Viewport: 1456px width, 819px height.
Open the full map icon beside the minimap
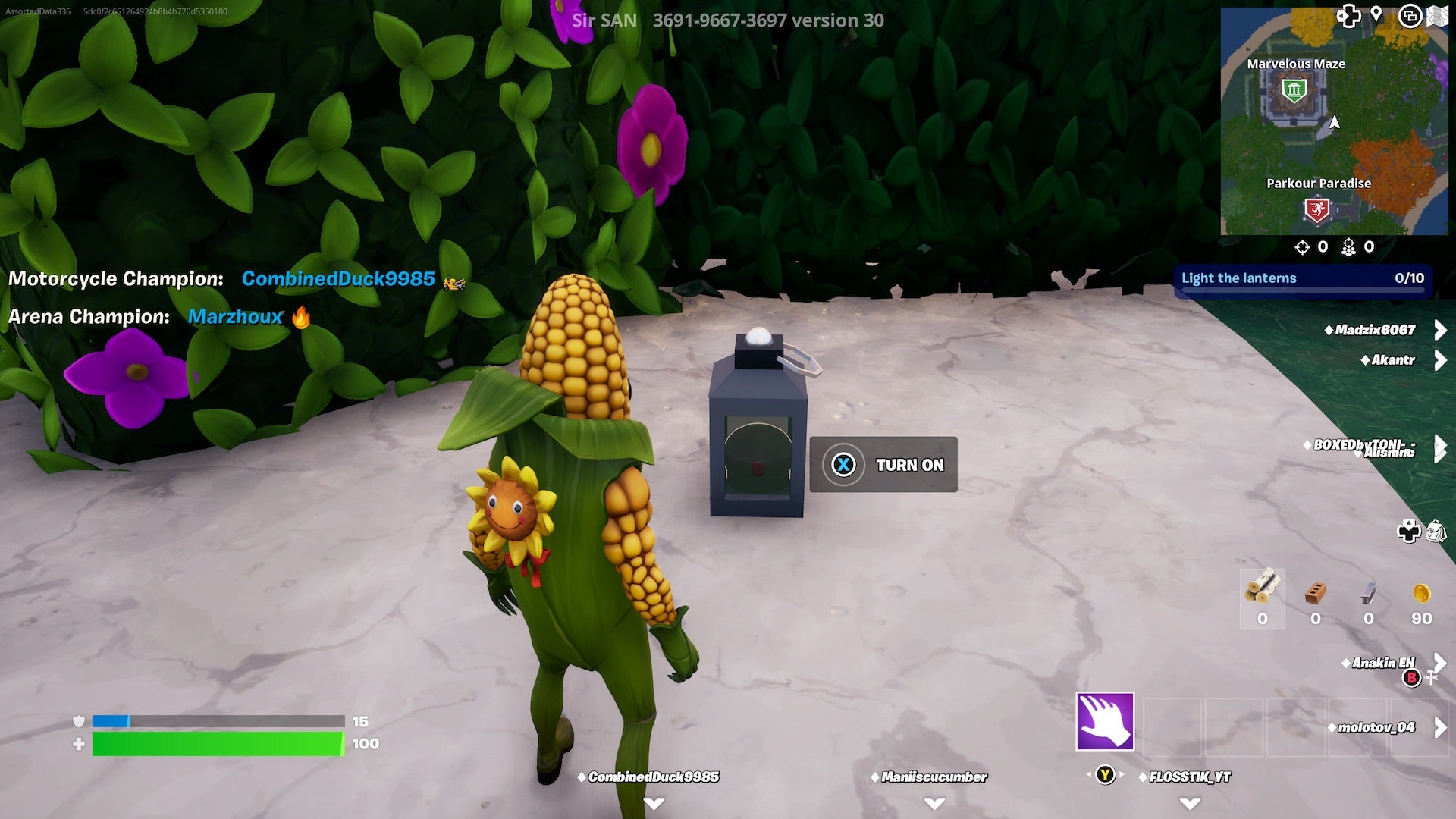click(x=1439, y=14)
